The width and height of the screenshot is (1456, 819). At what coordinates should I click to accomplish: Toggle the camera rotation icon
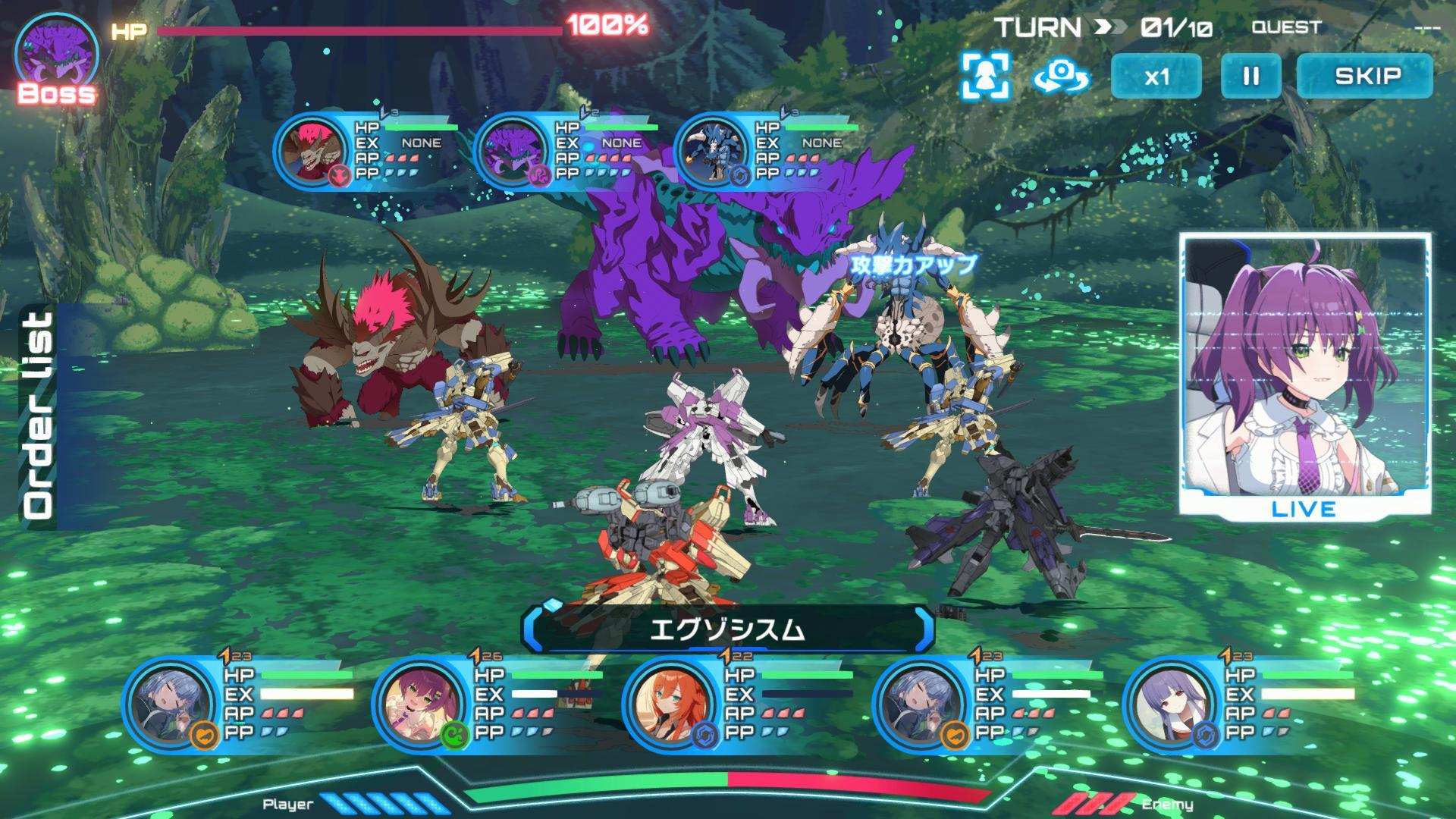(x=1062, y=76)
